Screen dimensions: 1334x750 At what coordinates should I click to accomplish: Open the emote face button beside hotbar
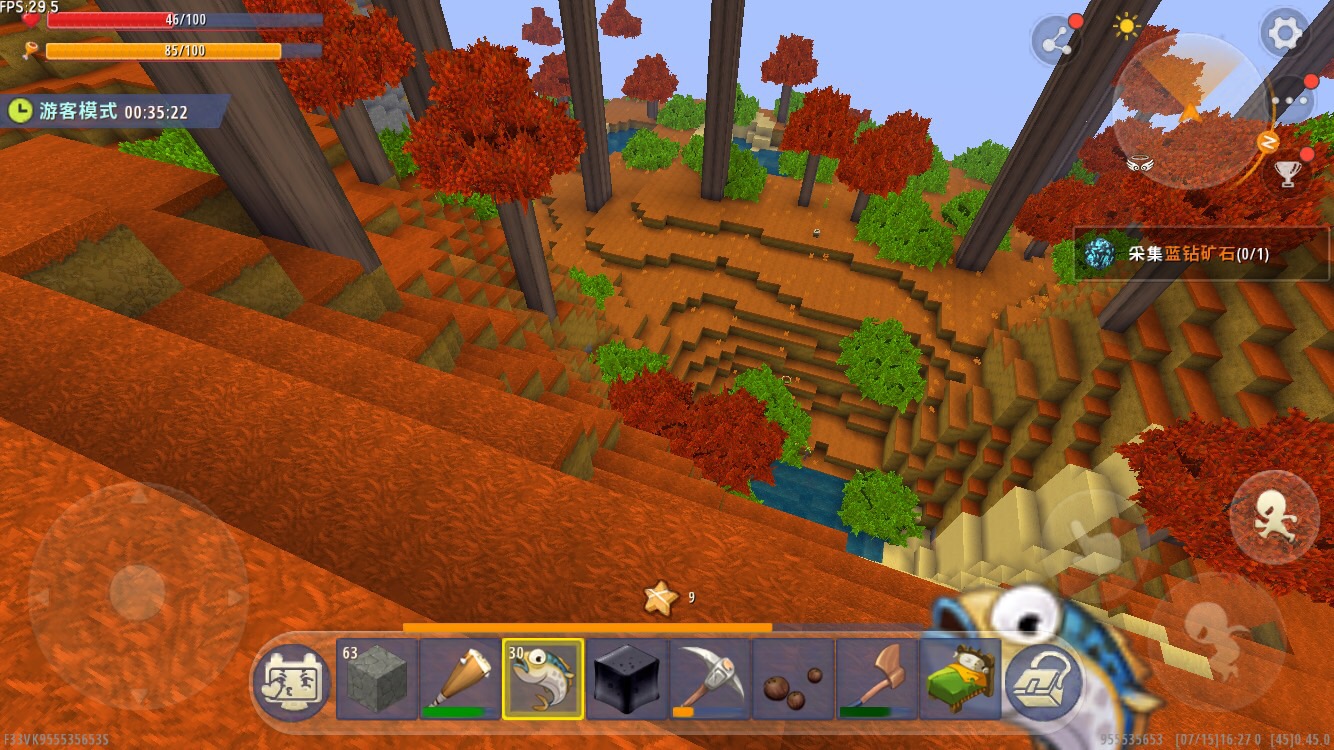click(x=291, y=683)
